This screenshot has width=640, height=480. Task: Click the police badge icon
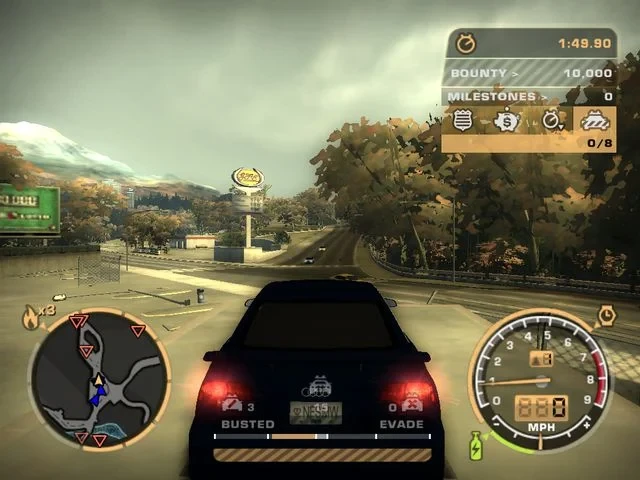[x=463, y=121]
